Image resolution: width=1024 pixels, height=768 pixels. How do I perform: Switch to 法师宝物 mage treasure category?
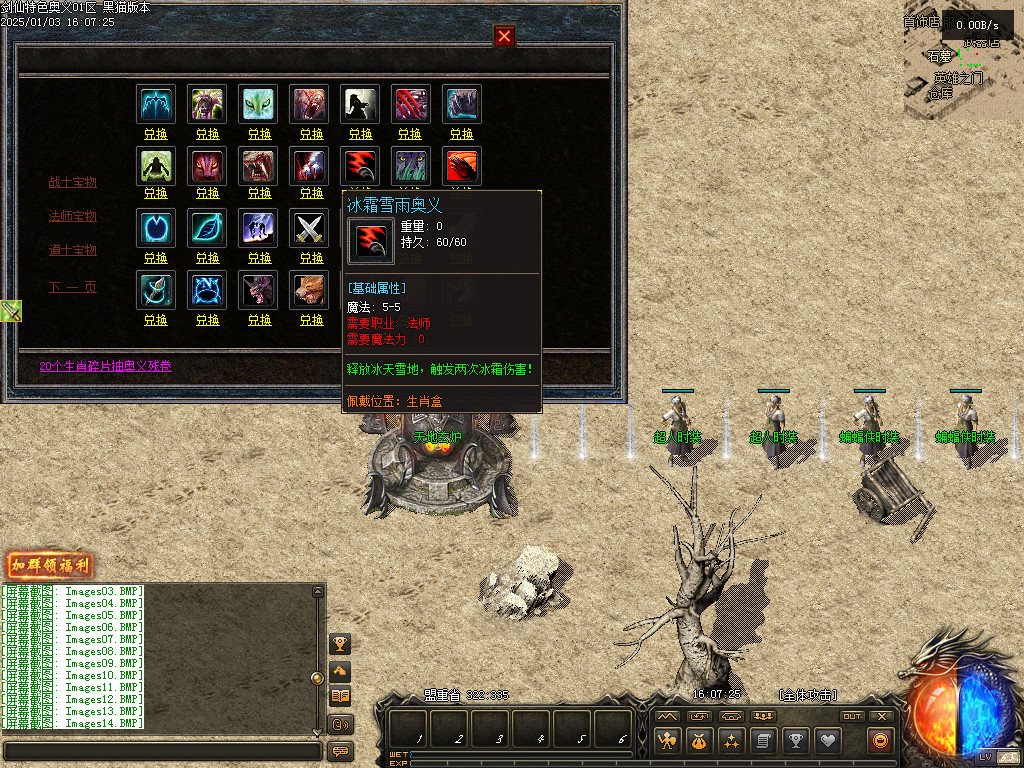point(73,217)
